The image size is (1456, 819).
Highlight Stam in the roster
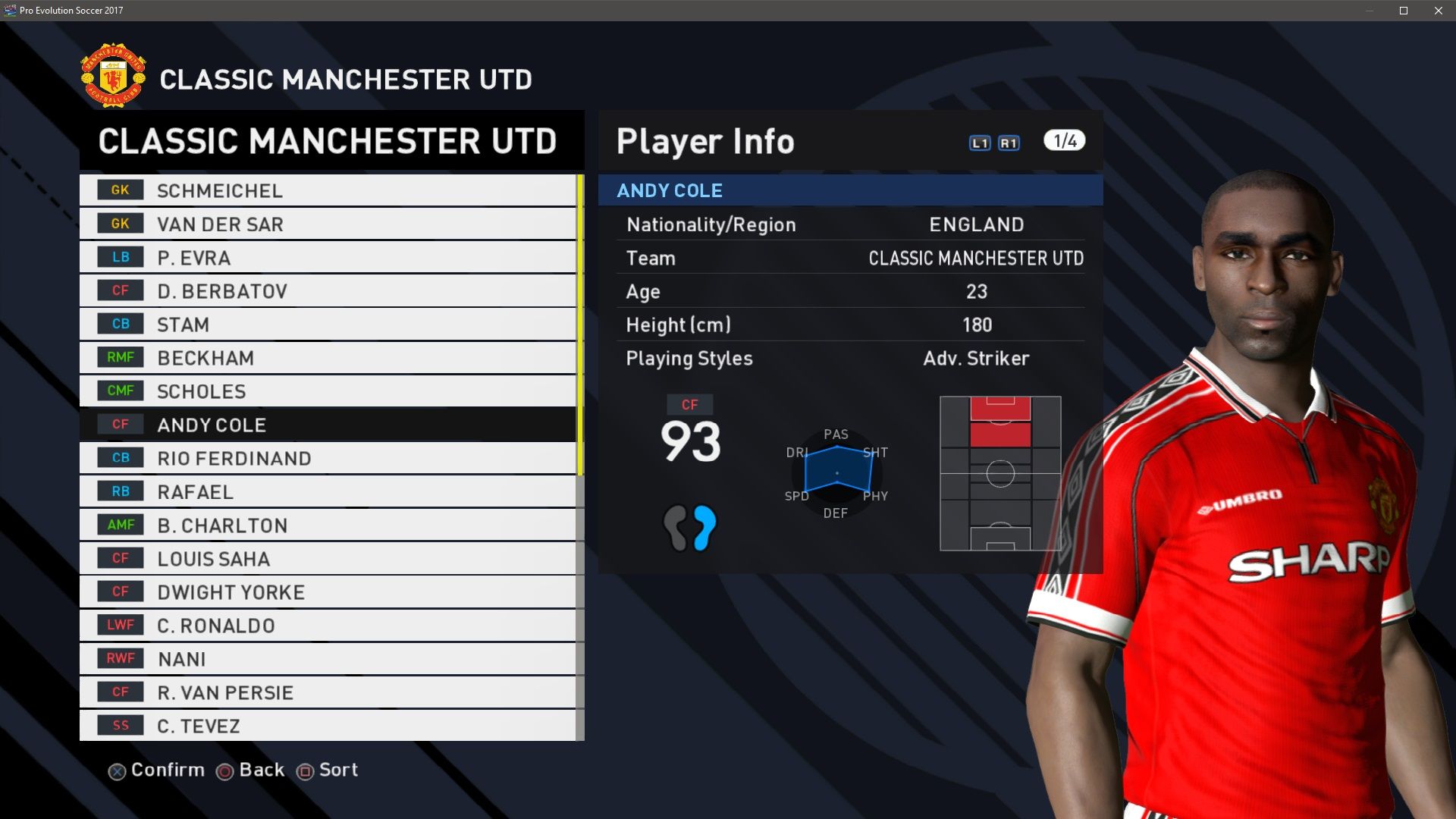pos(328,324)
